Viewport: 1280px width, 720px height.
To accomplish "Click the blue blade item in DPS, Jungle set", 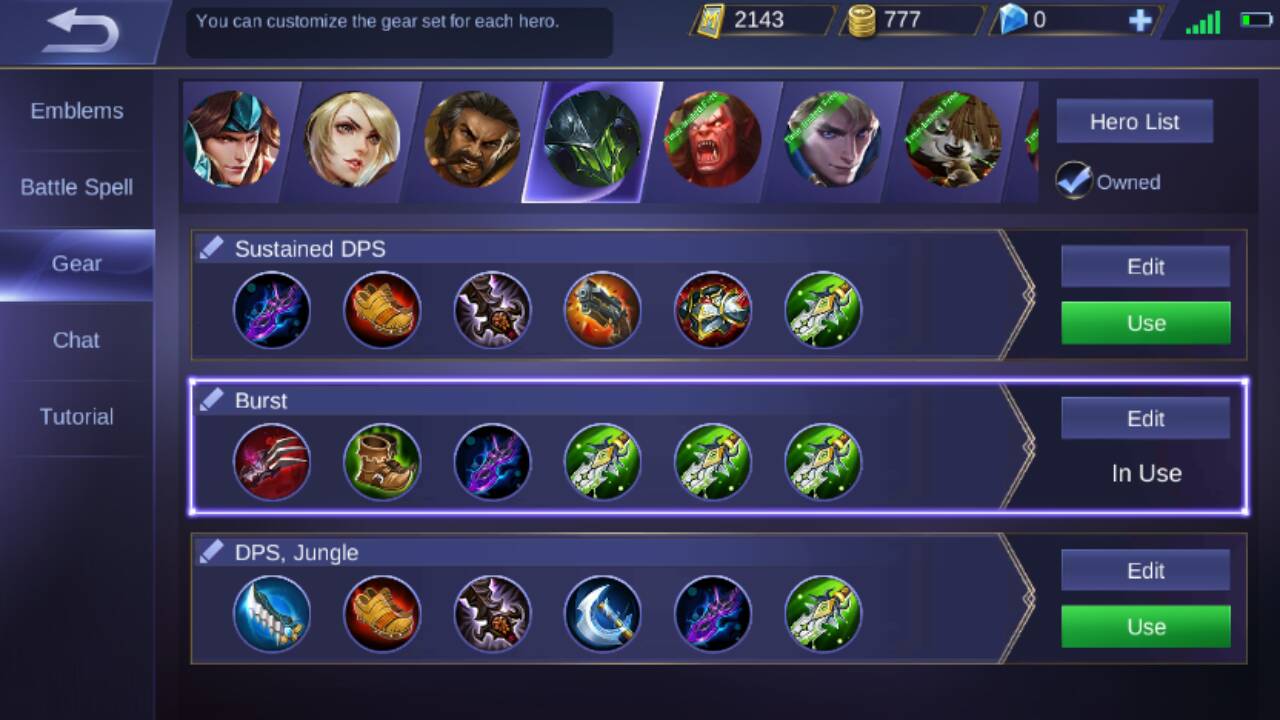I will [x=272, y=614].
